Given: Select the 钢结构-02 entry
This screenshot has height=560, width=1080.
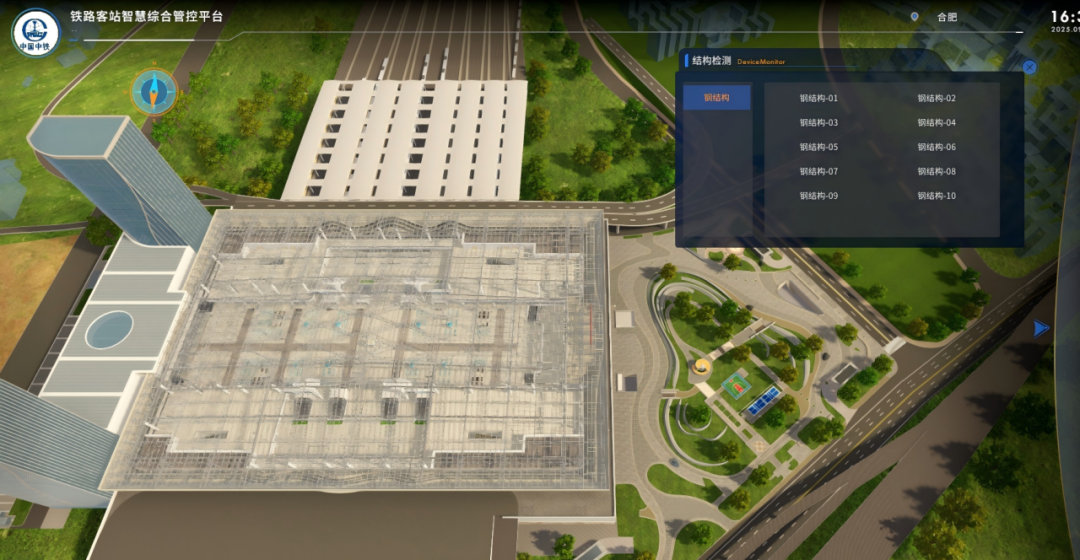Looking at the screenshot, I should [937, 98].
